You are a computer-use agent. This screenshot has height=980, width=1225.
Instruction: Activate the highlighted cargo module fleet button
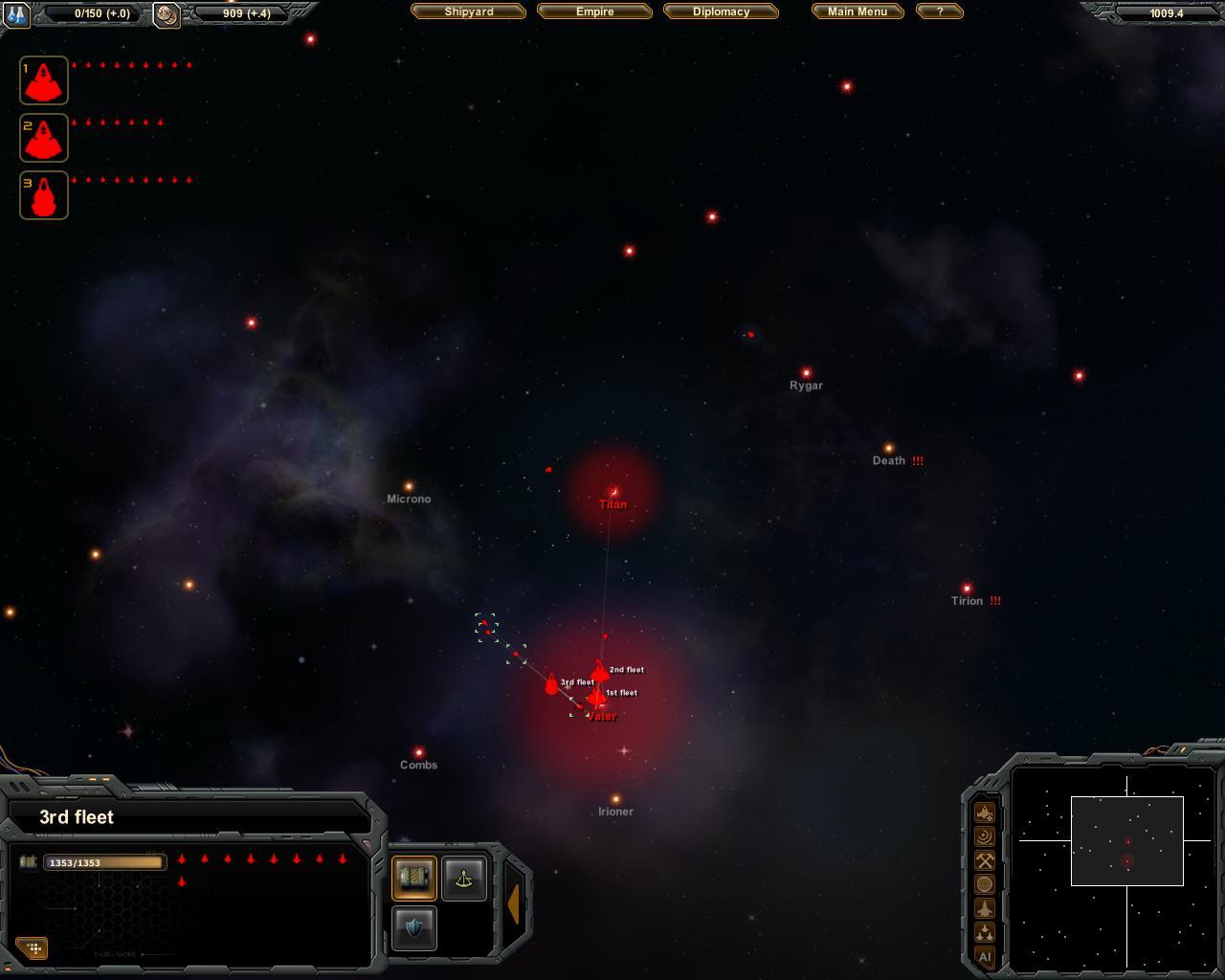(x=414, y=878)
